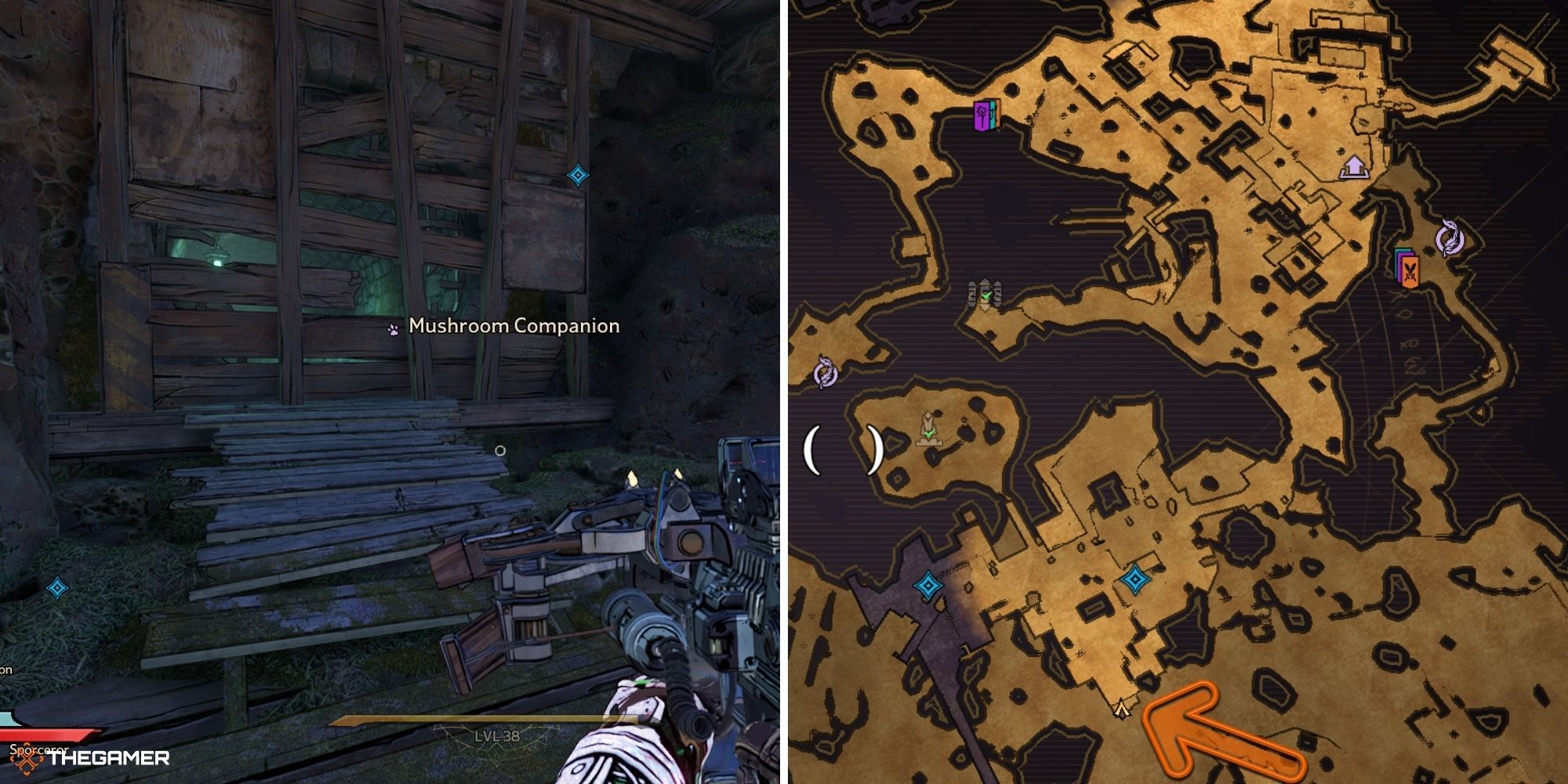The width and height of the screenshot is (1568, 784).
Task: Toggle the green checkmark on the shrine statue
Action: click(x=929, y=434)
